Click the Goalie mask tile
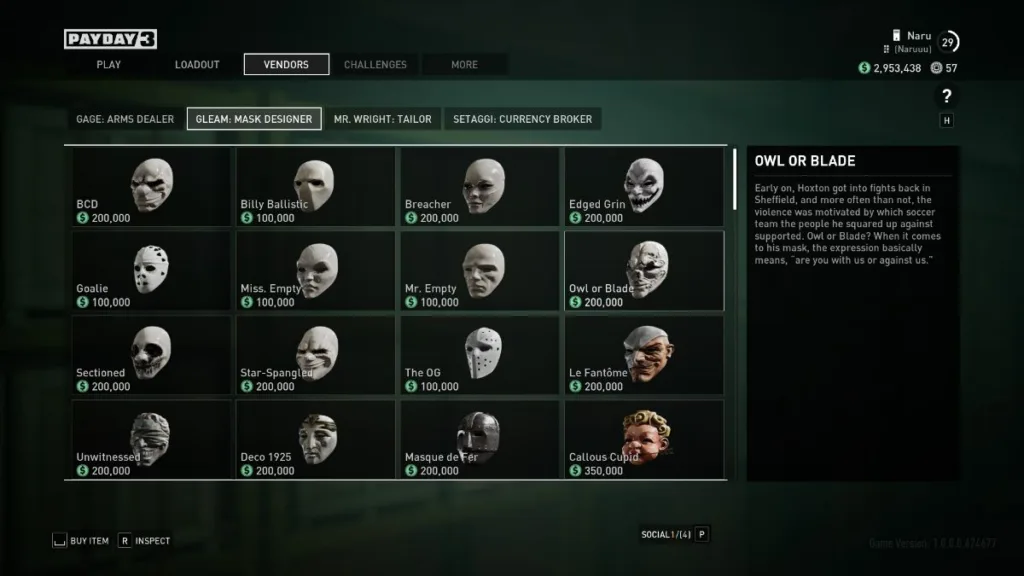Image resolution: width=1024 pixels, height=576 pixels. 151,271
